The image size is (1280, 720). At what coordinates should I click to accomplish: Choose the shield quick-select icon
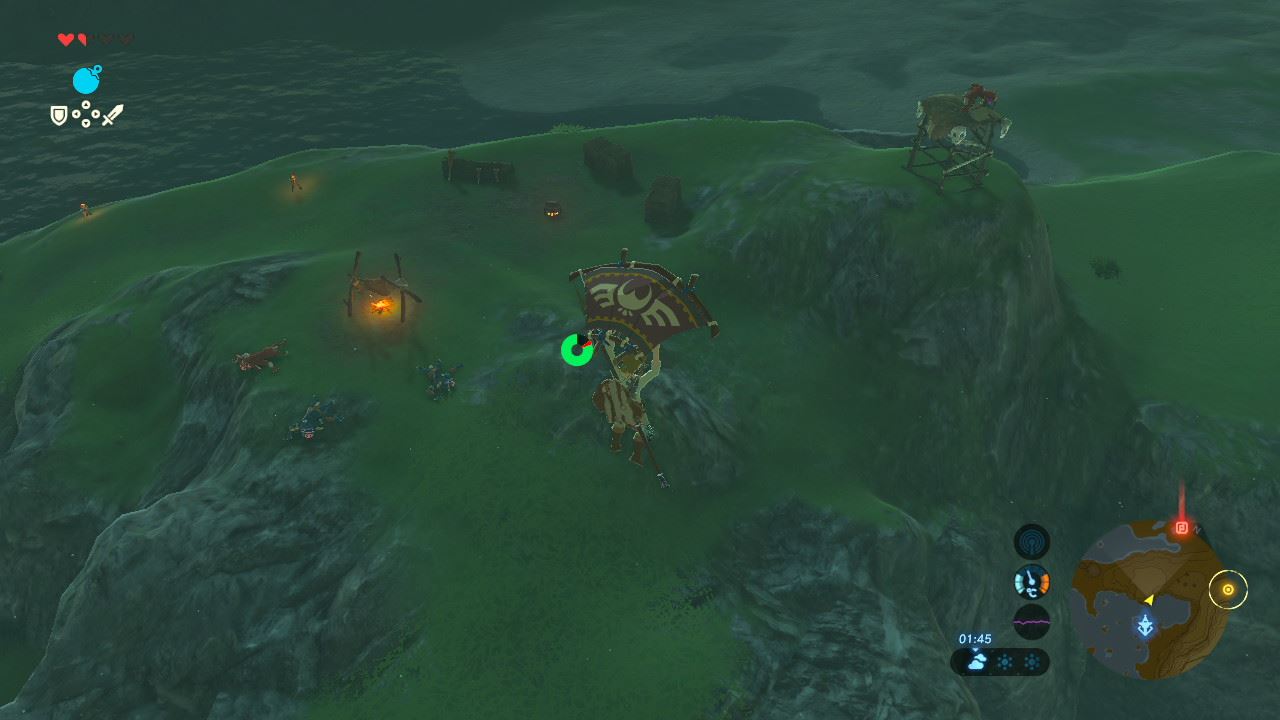point(59,116)
